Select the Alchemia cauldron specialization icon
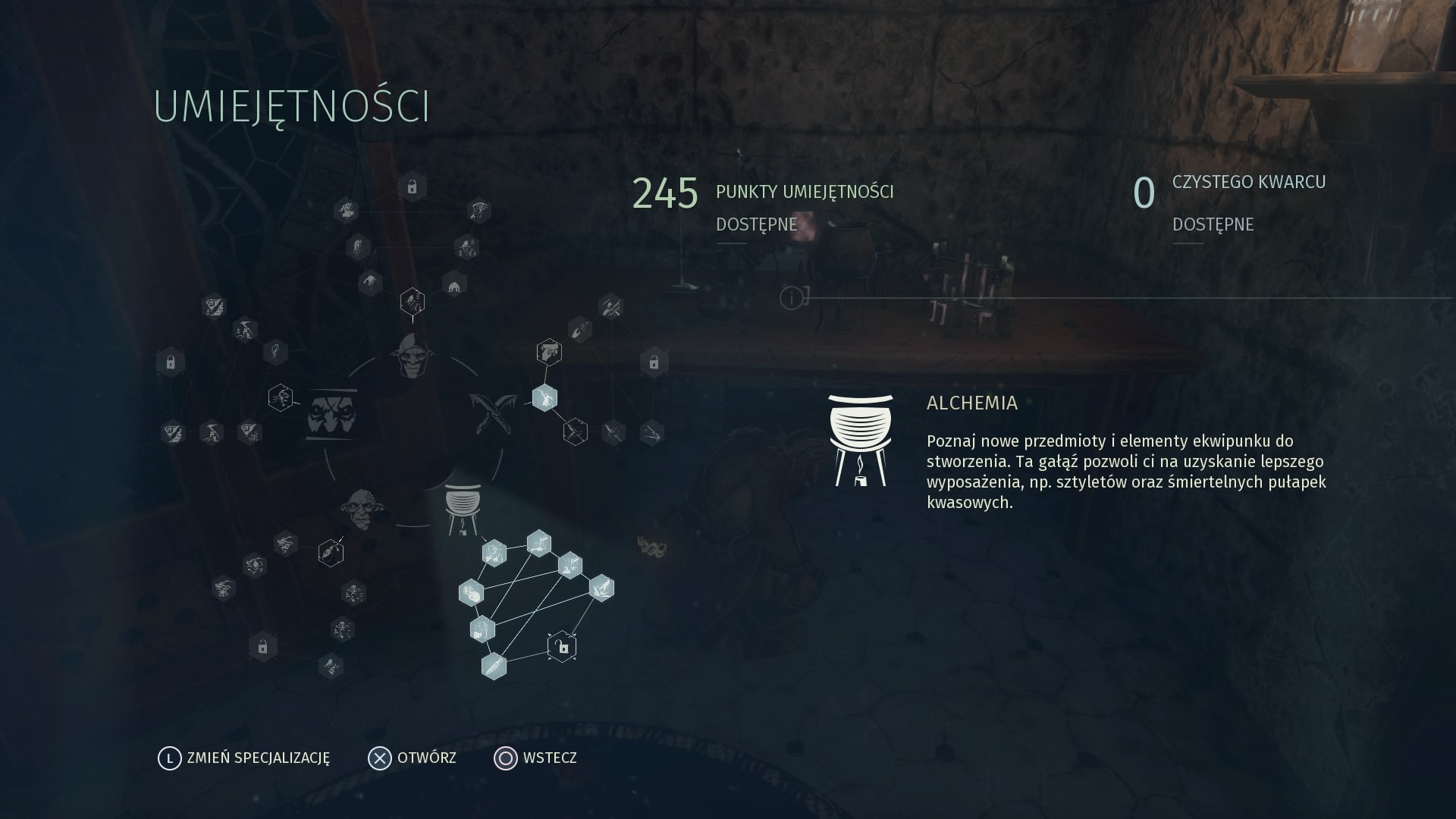The width and height of the screenshot is (1456, 819). [463, 507]
